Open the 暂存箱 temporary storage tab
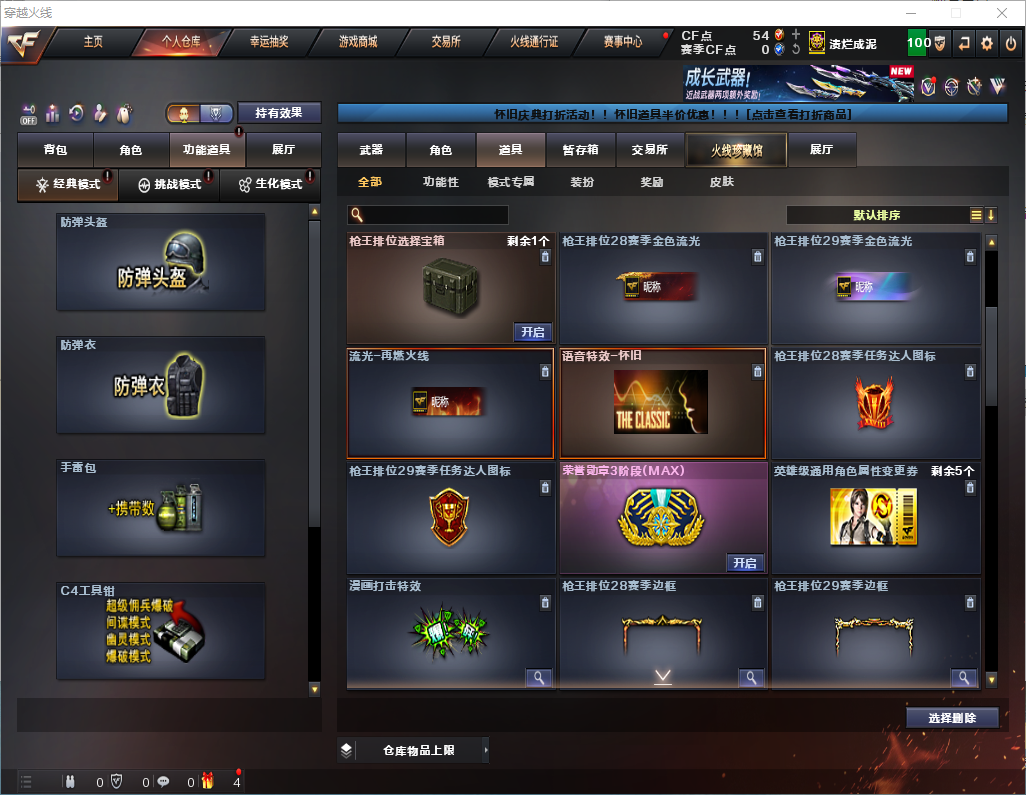 (580, 150)
